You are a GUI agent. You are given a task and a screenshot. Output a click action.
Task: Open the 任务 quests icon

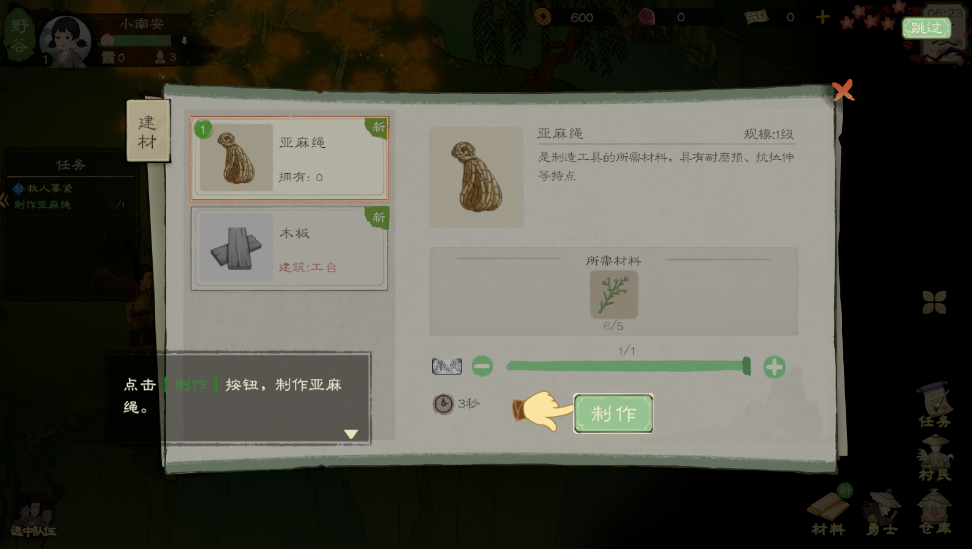click(935, 405)
